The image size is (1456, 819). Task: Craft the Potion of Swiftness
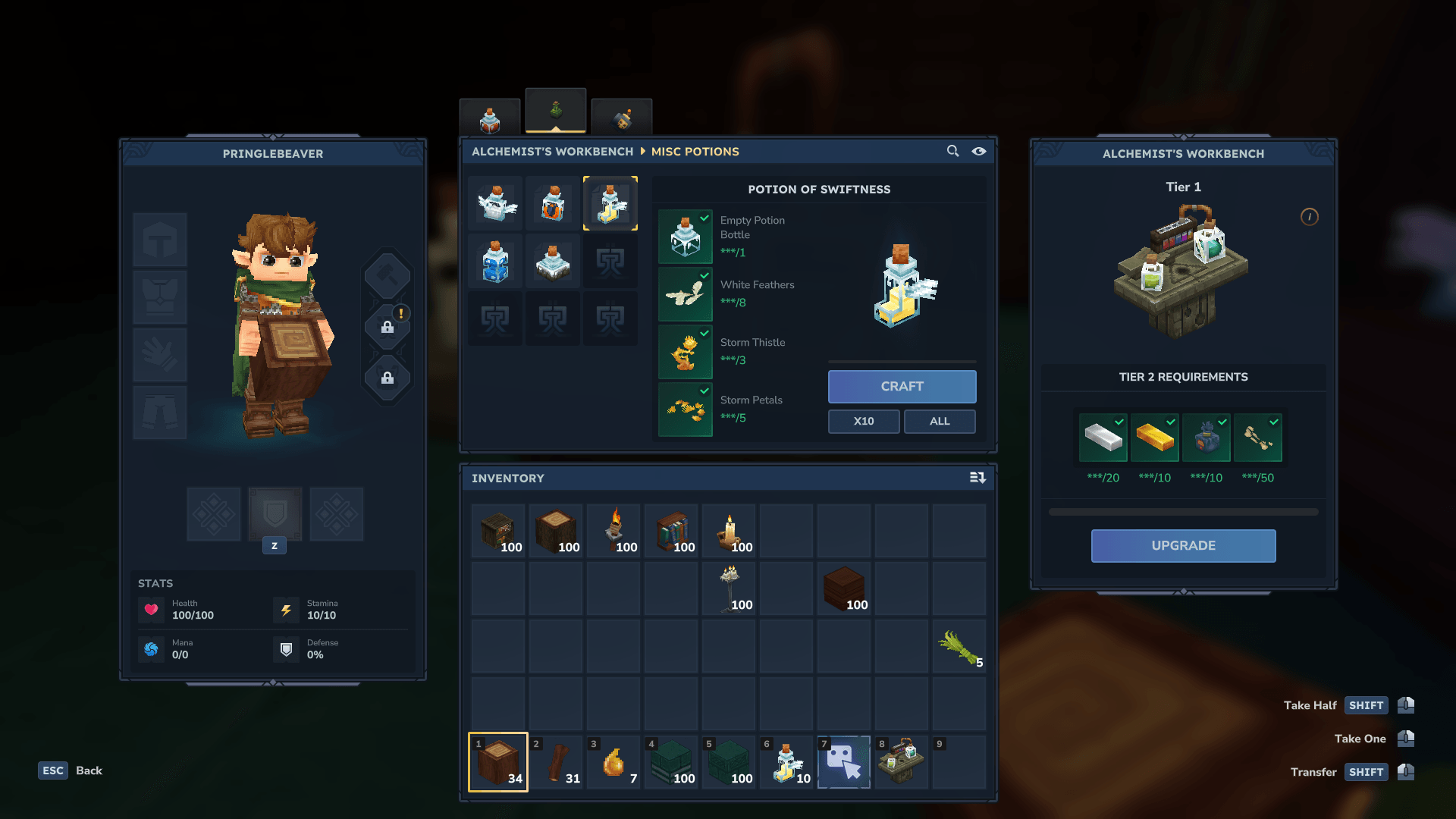[902, 387]
